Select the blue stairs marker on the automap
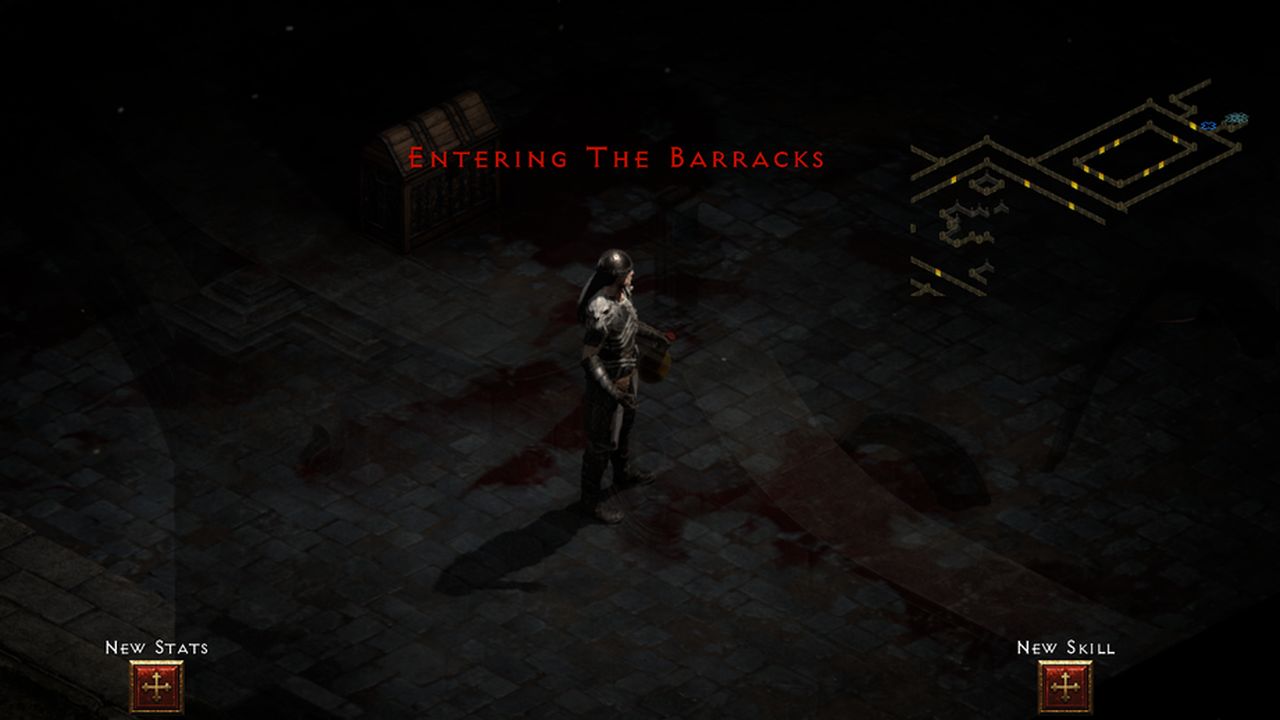 click(x=1238, y=118)
